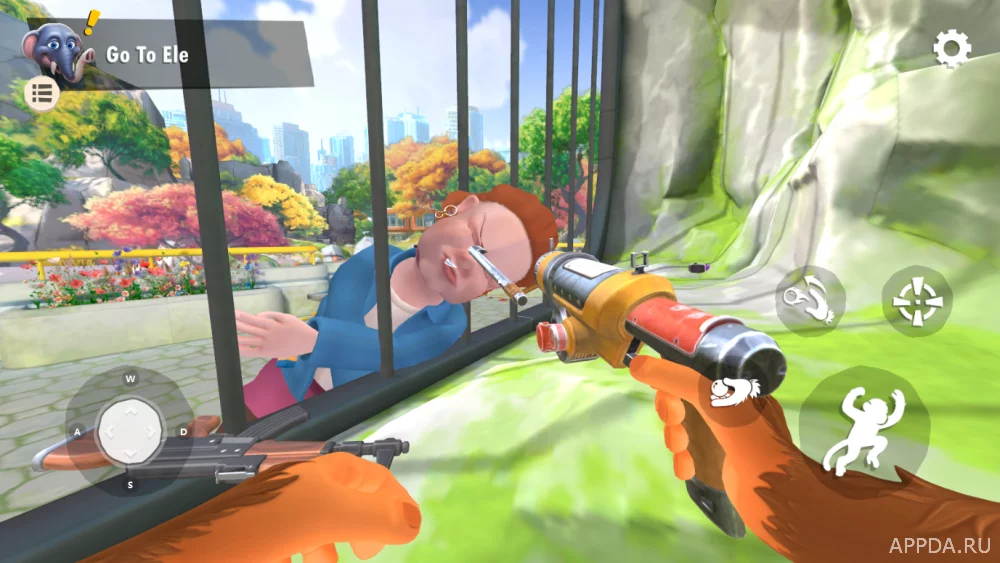Tap the W direction on the joystick
1000x563 pixels.
click(x=130, y=379)
